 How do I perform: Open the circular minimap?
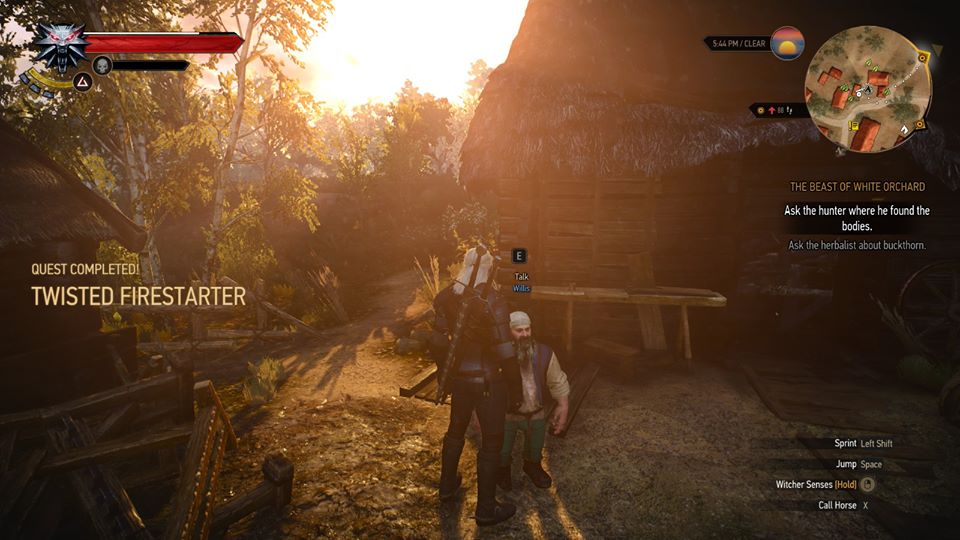(x=868, y=88)
